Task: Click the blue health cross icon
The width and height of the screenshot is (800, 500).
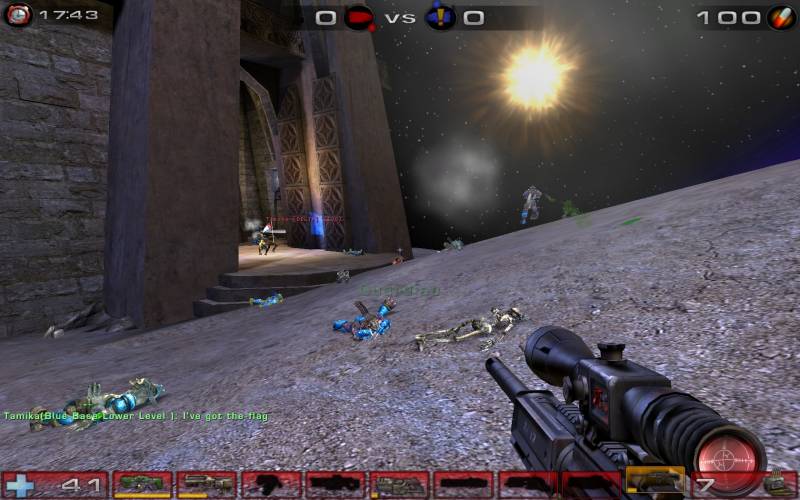Action: point(20,486)
